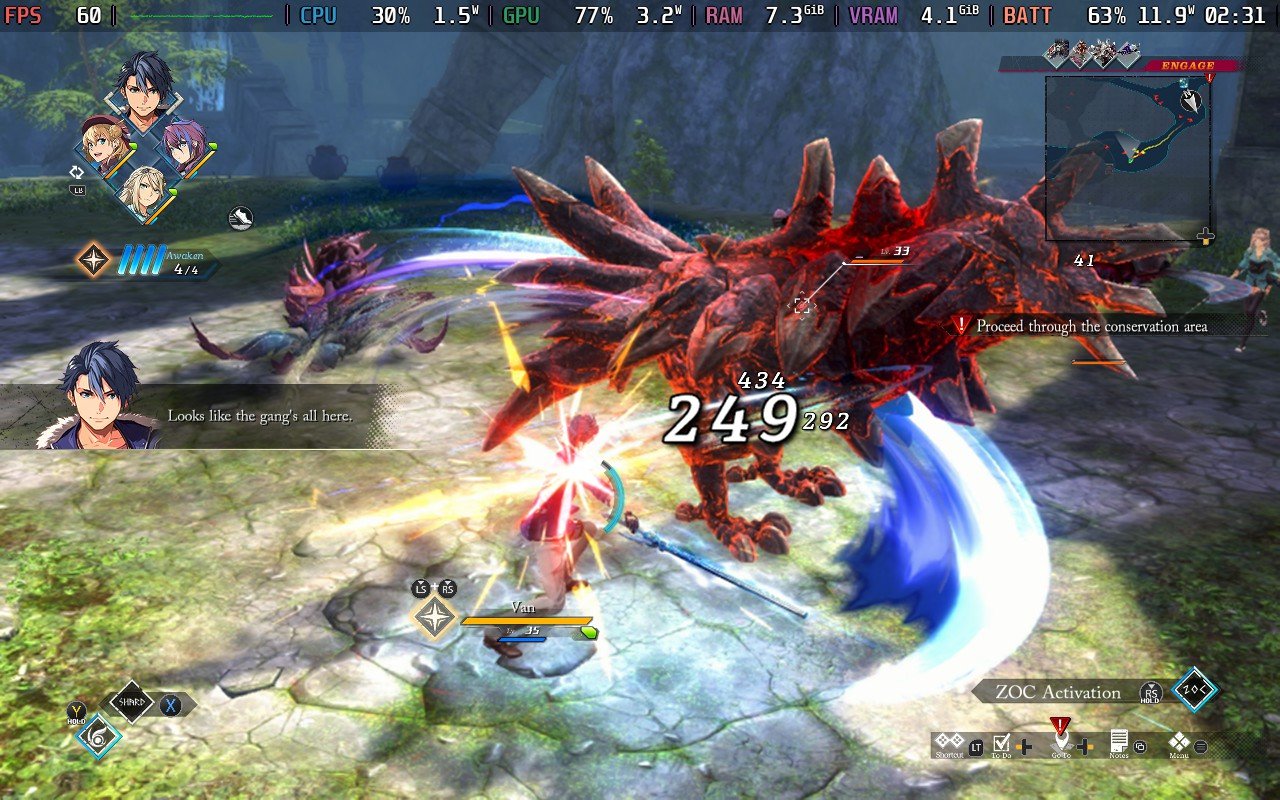
Task: Activate the Awaken star diamond icon
Action: 94,260
